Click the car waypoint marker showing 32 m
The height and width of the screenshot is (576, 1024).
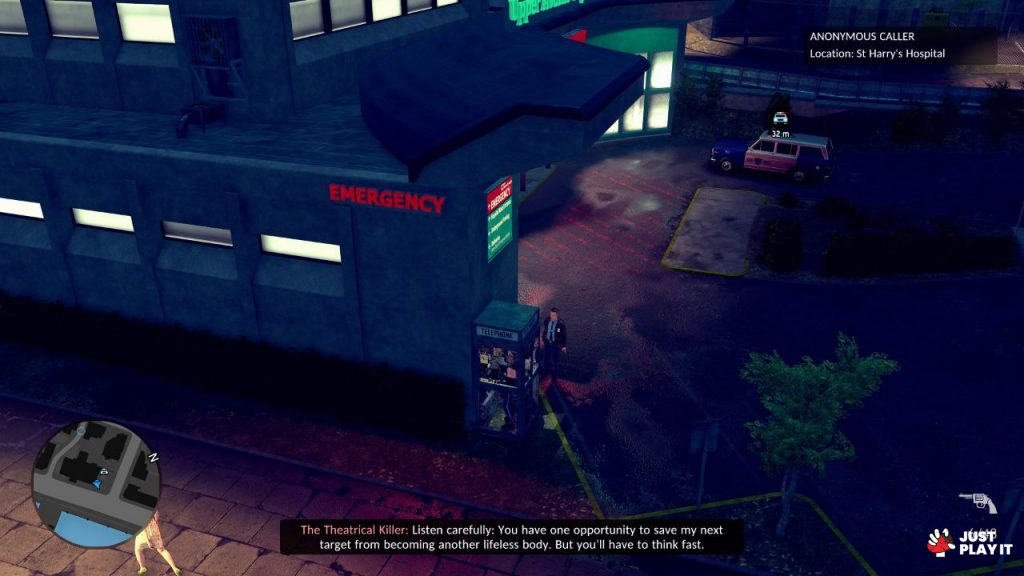[780, 119]
